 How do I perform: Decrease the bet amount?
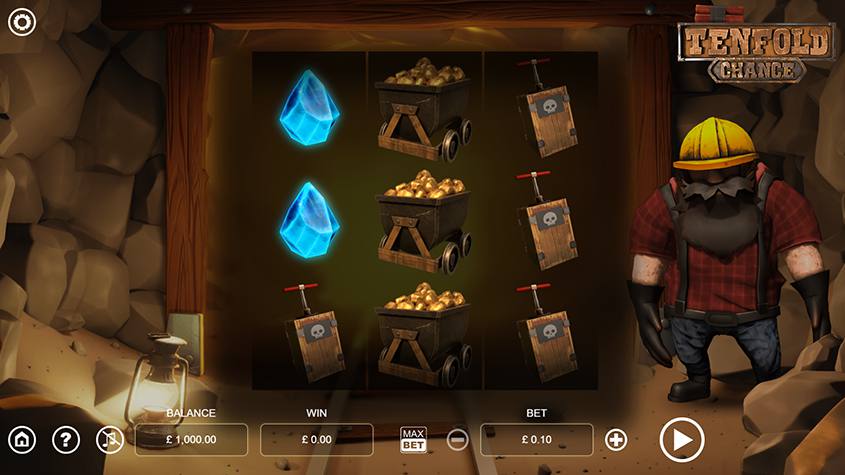tap(456, 439)
